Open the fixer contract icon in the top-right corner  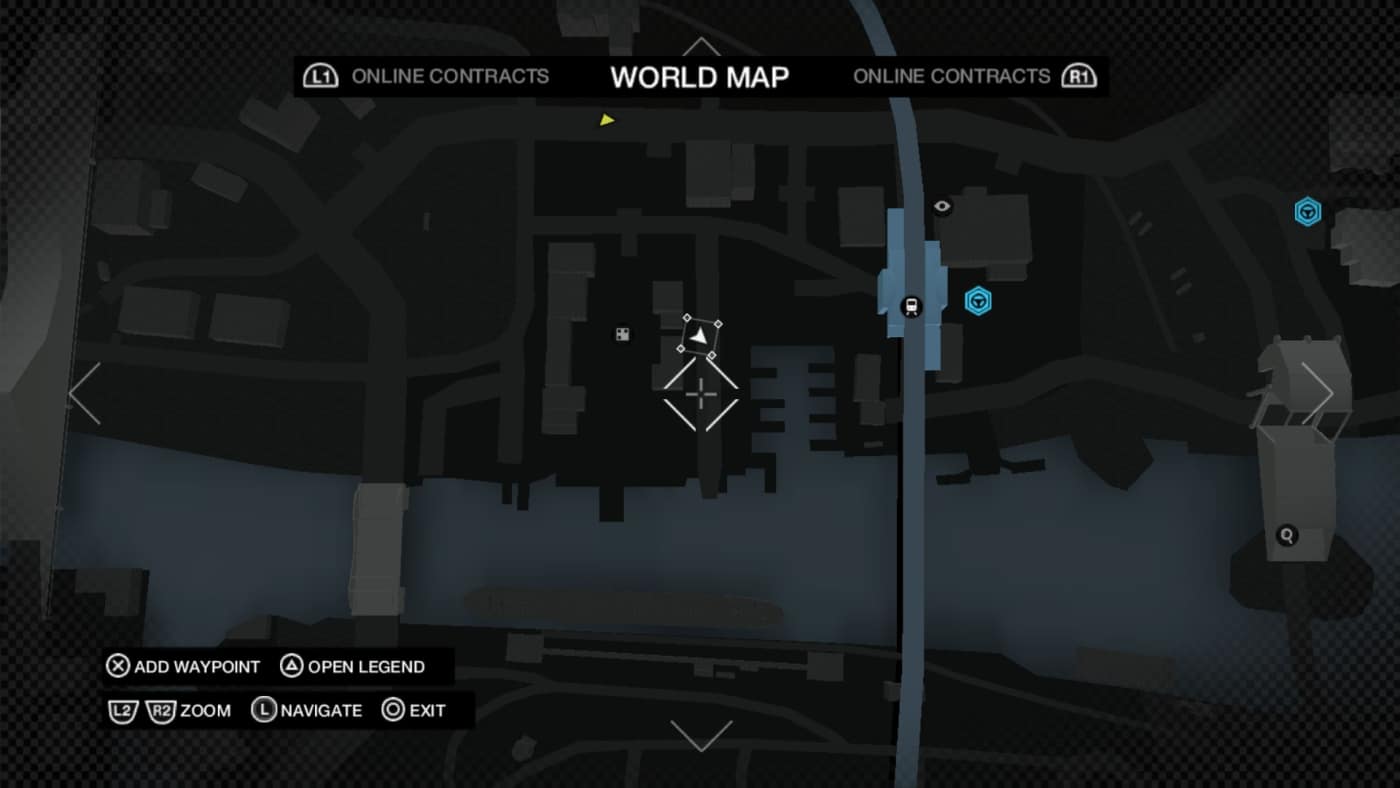click(x=1307, y=211)
